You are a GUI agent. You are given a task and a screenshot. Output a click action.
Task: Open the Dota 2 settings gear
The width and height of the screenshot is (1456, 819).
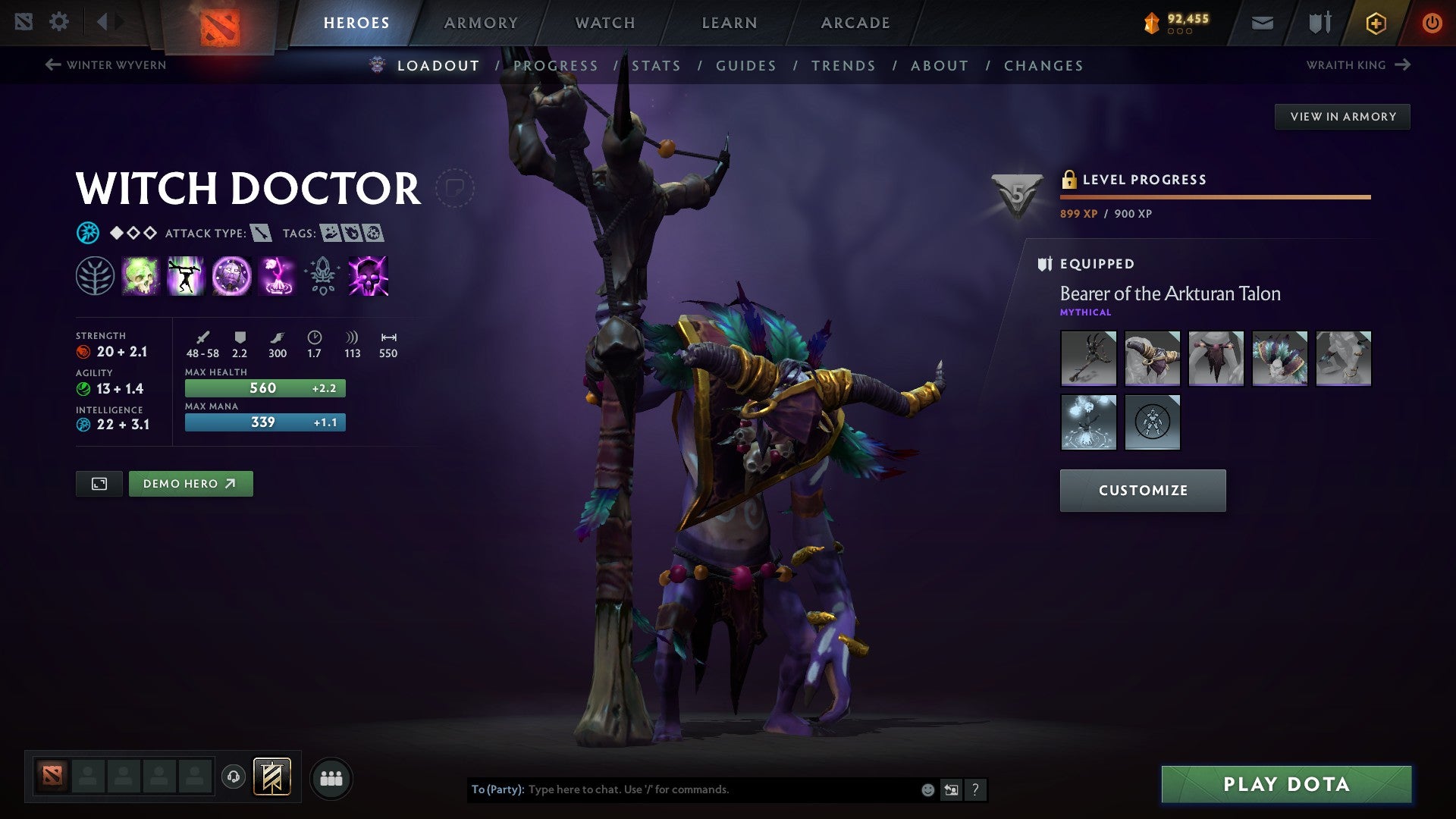(59, 21)
